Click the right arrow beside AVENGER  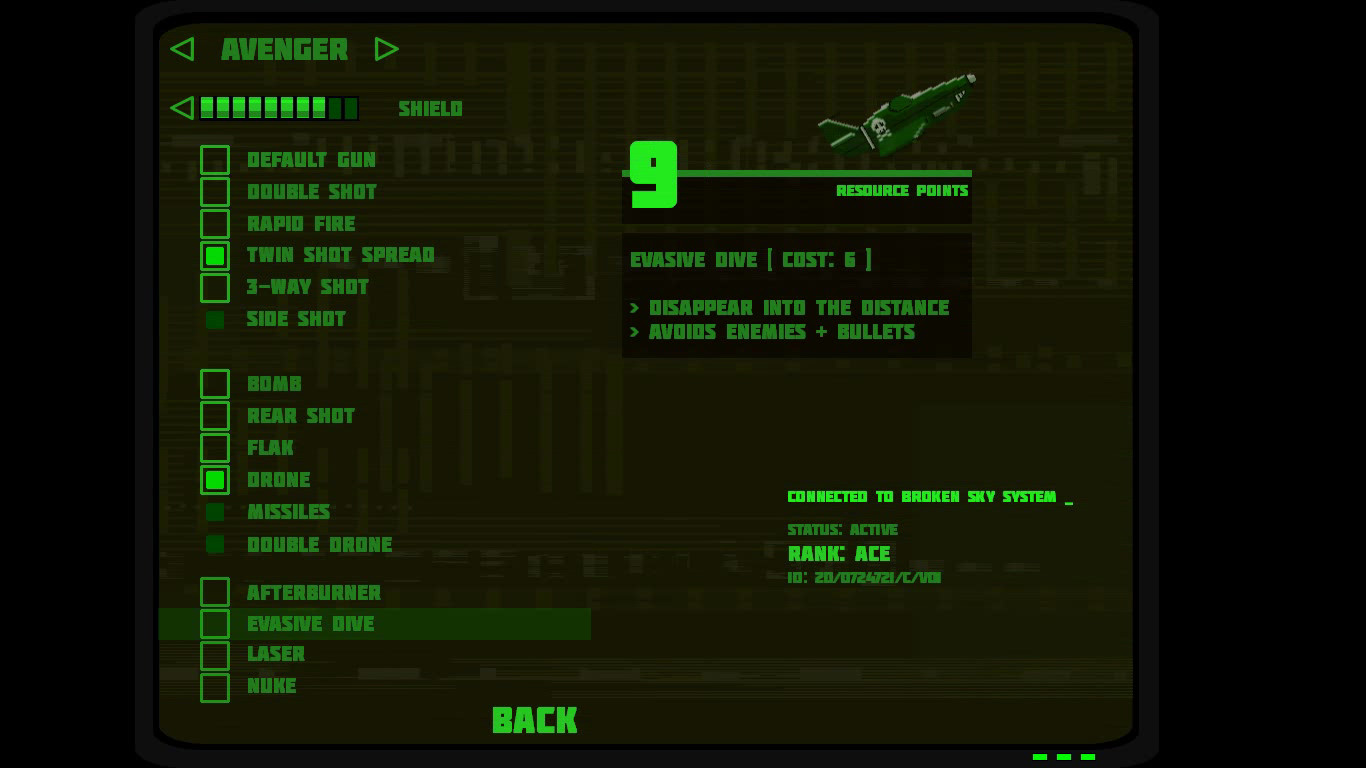pos(387,49)
